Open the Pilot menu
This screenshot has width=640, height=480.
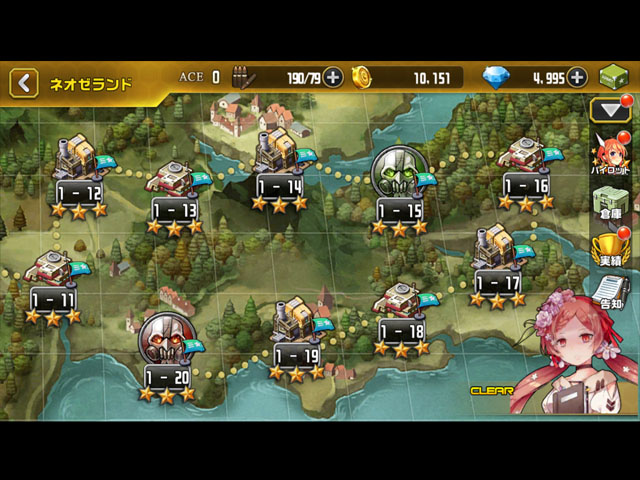coord(609,155)
